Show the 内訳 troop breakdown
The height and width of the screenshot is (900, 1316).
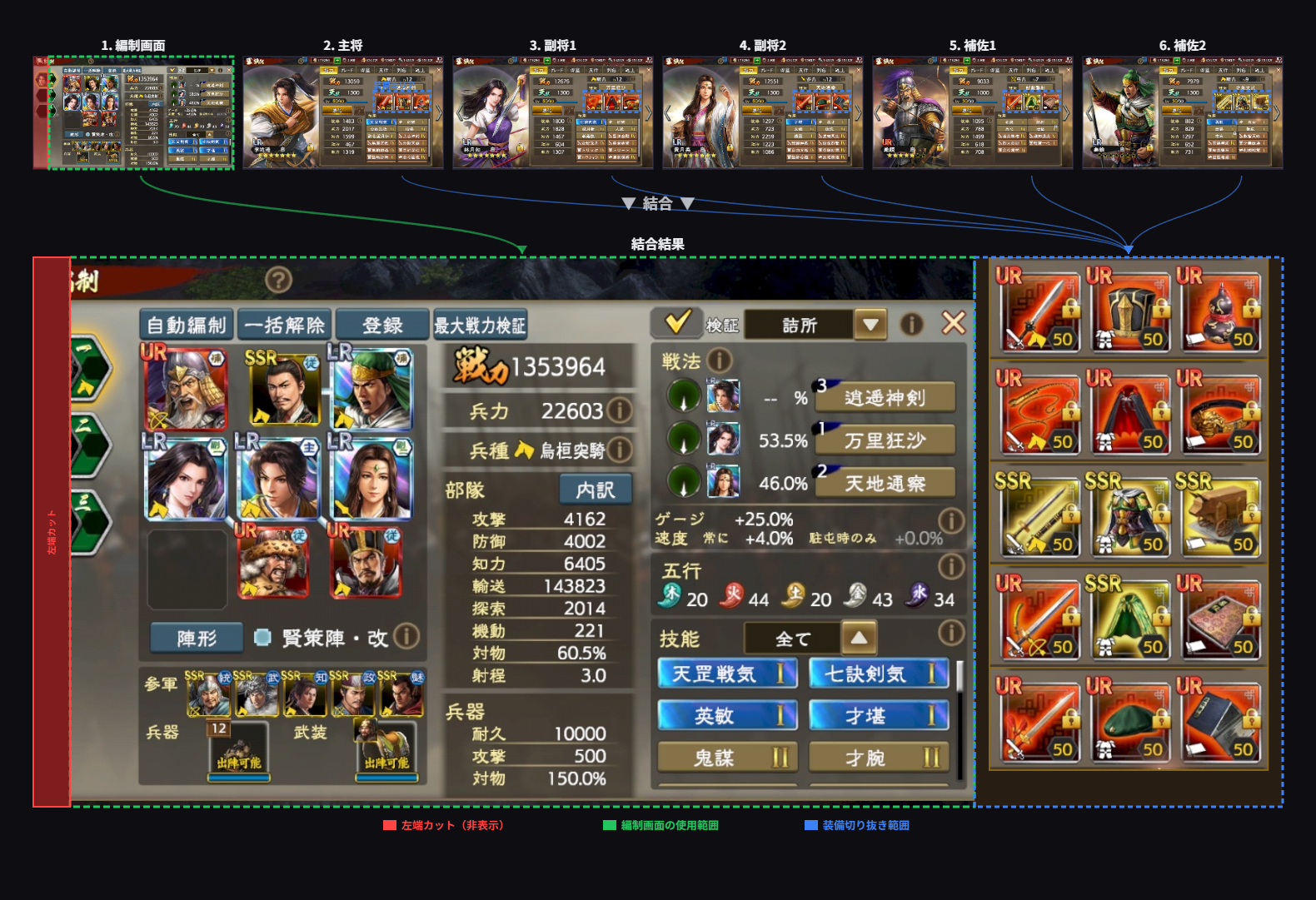(x=596, y=490)
